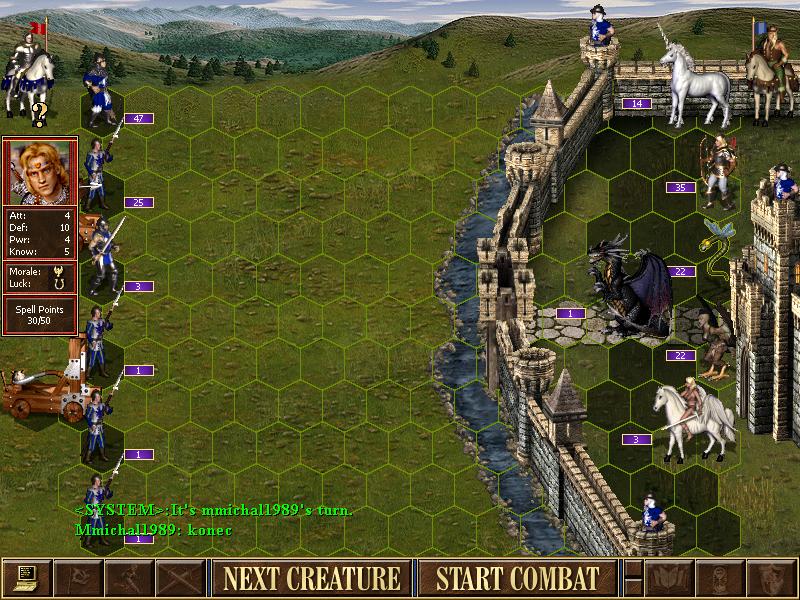Choose the hourglass wait button
Viewport: 800px width, 600px height.
pyautogui.click(x=721, y=578)
